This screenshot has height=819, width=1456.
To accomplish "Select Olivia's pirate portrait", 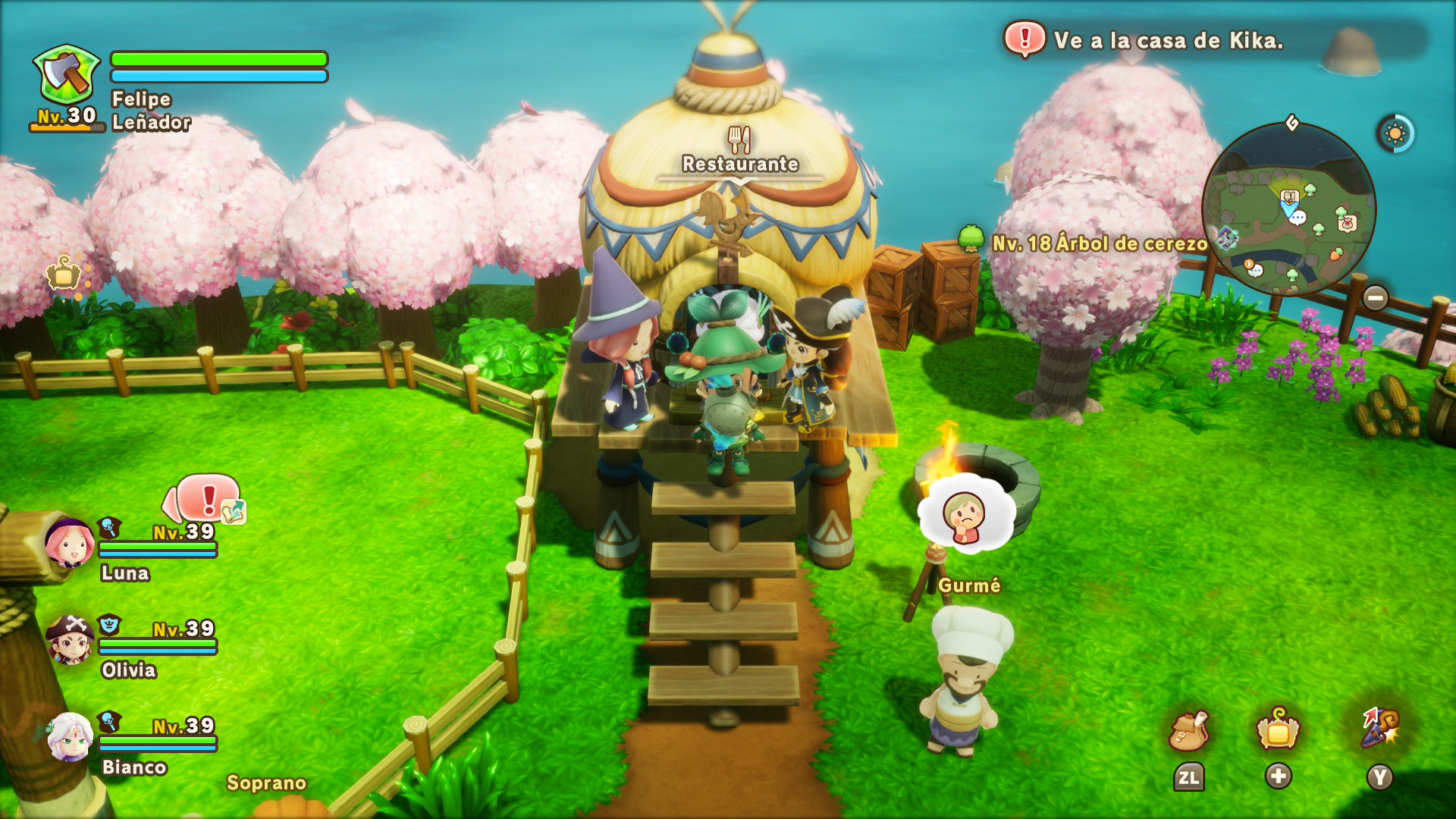I will click(70, 640).
